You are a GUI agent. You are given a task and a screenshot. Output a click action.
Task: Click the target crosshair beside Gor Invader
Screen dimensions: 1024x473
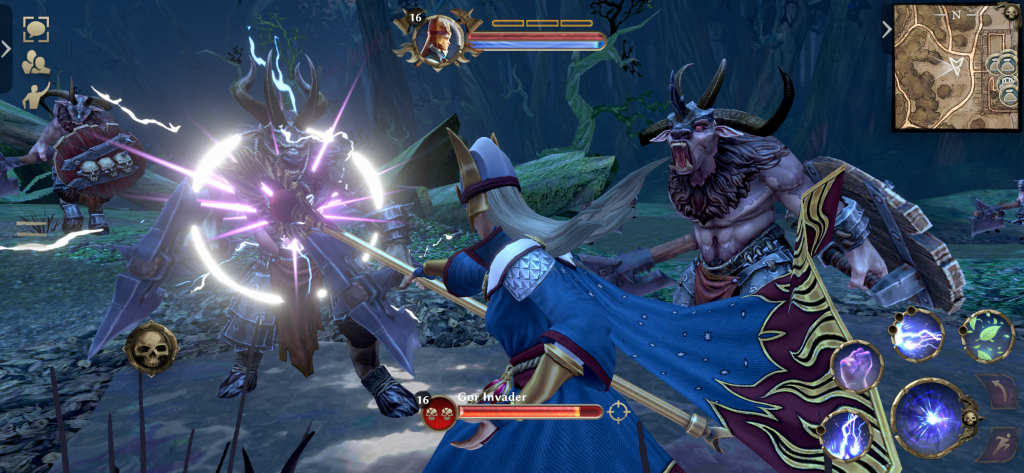pos(619,411)
